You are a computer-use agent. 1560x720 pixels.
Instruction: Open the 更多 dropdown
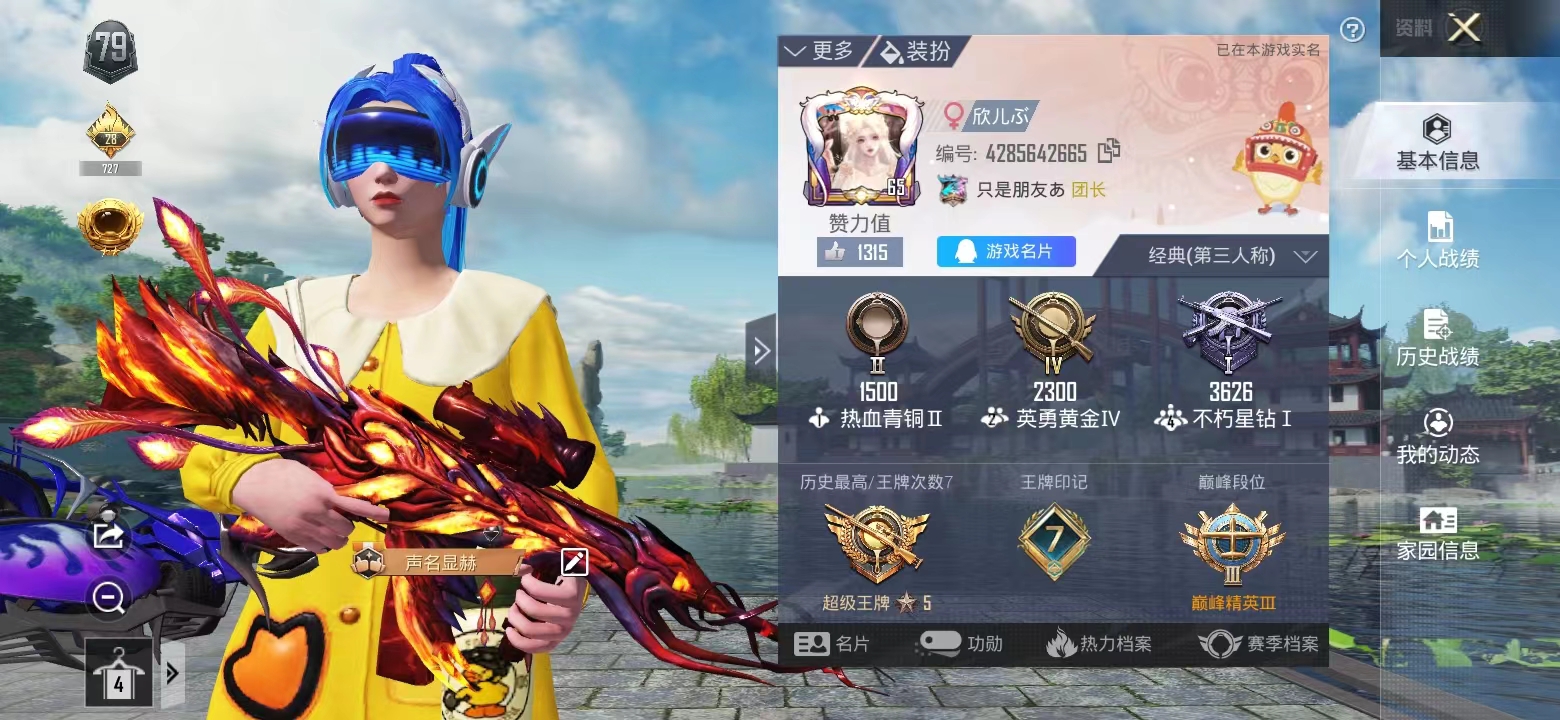click(x=819, y=51)
